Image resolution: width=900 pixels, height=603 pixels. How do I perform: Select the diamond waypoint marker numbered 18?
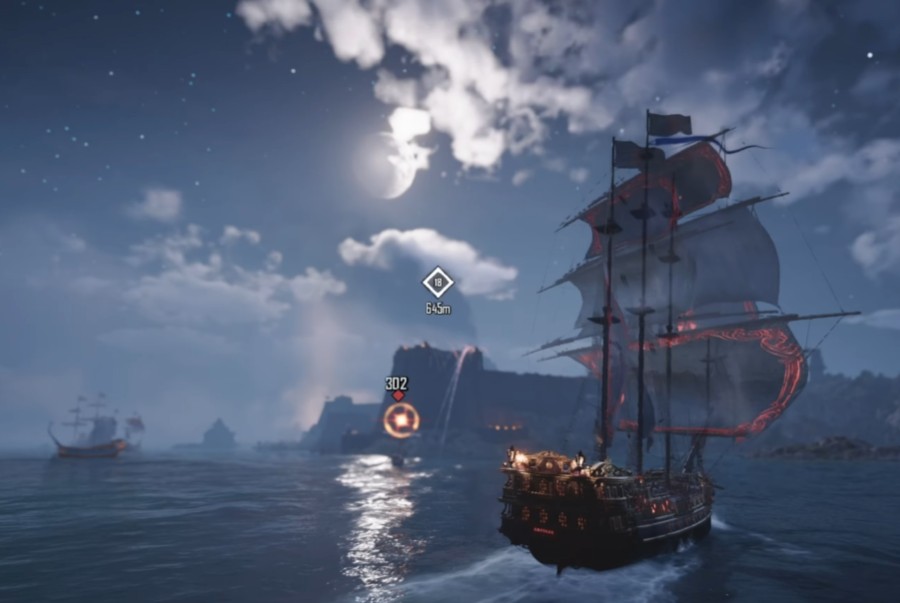[x=438, y=283]
